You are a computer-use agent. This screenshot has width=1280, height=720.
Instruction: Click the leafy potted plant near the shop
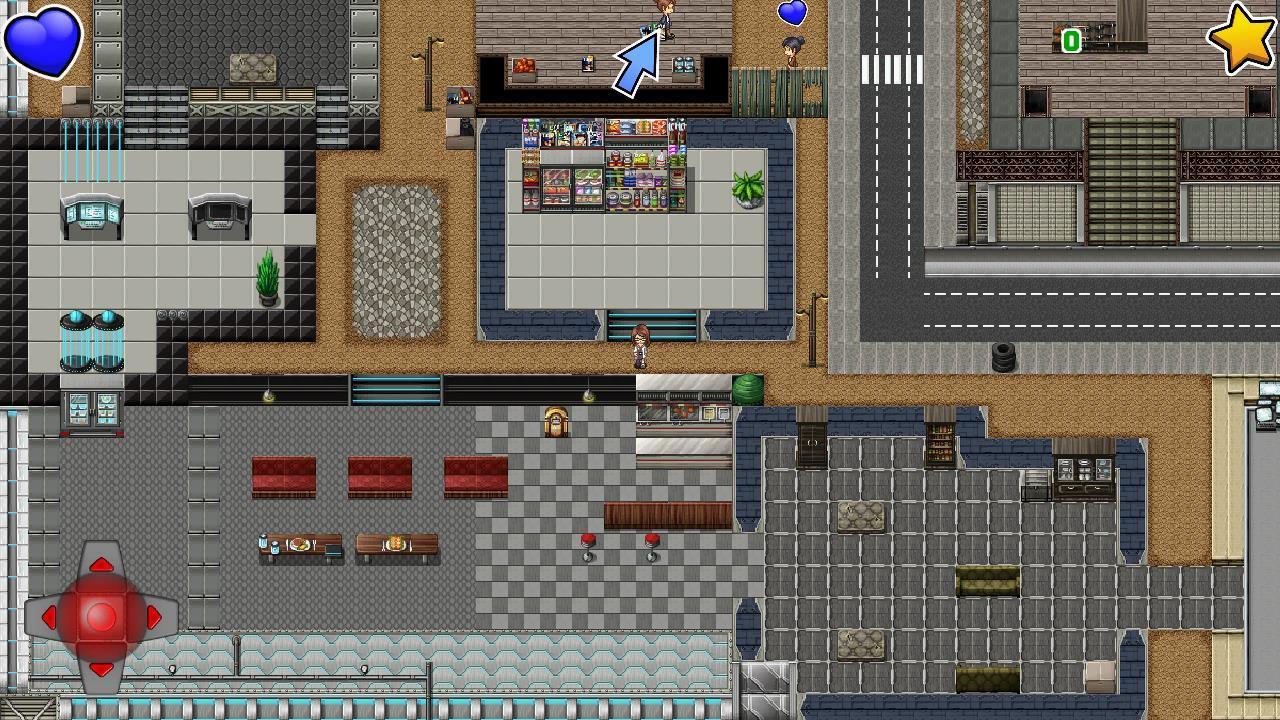coord(748,190)
